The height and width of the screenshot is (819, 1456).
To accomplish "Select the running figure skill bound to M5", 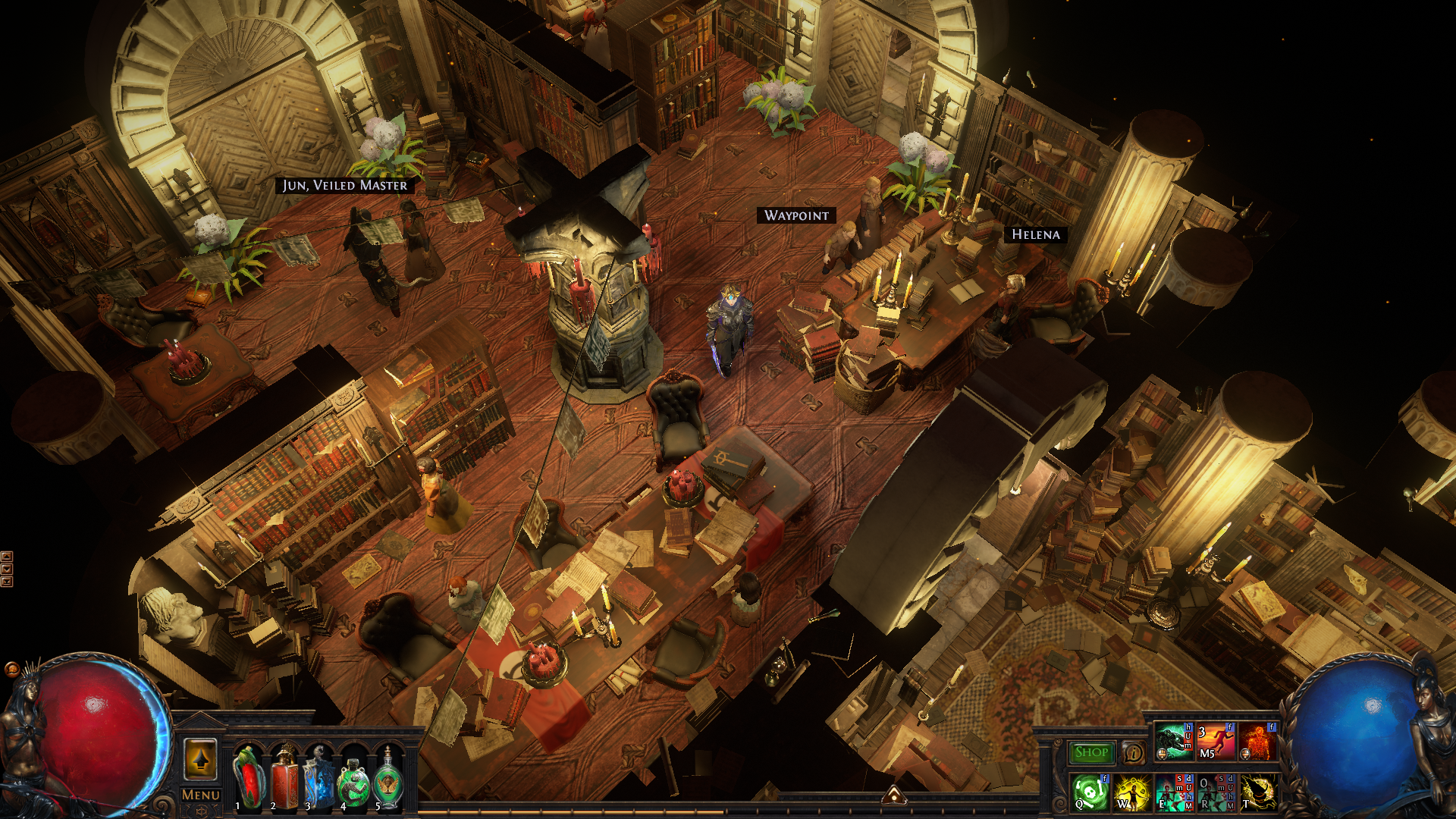I will pos(1216,741).
